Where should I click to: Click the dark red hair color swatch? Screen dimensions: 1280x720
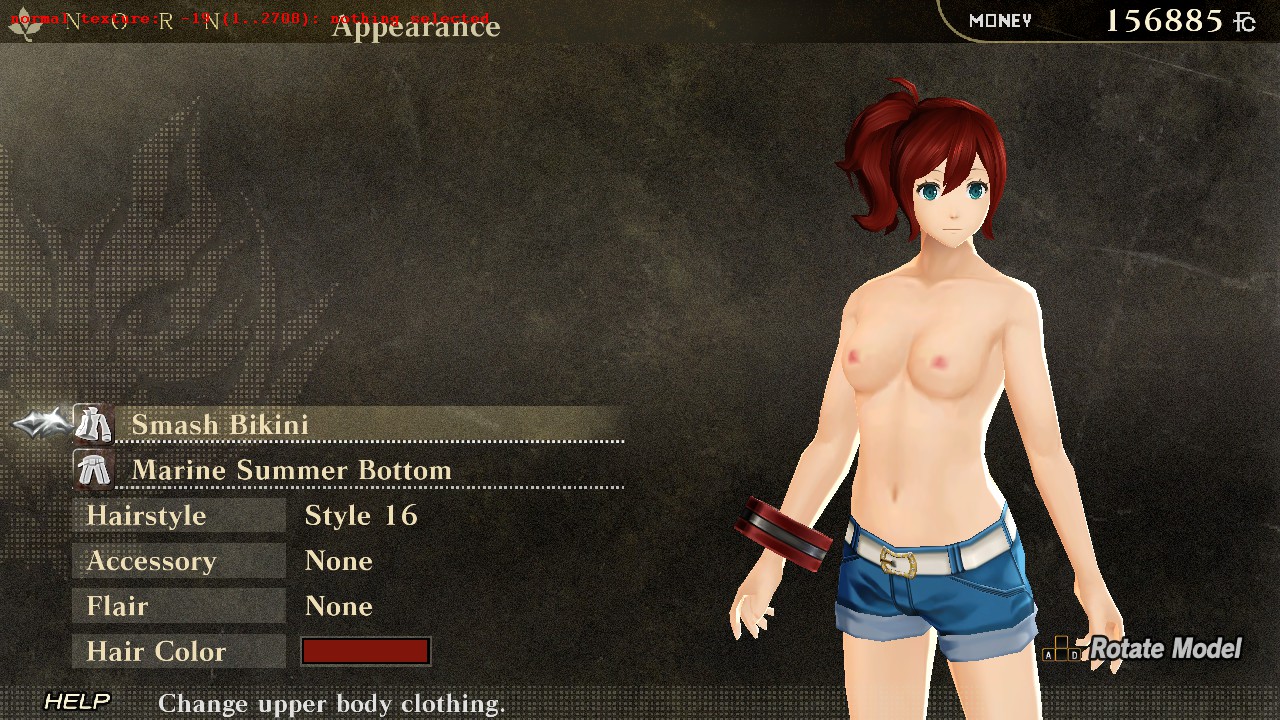366,652
